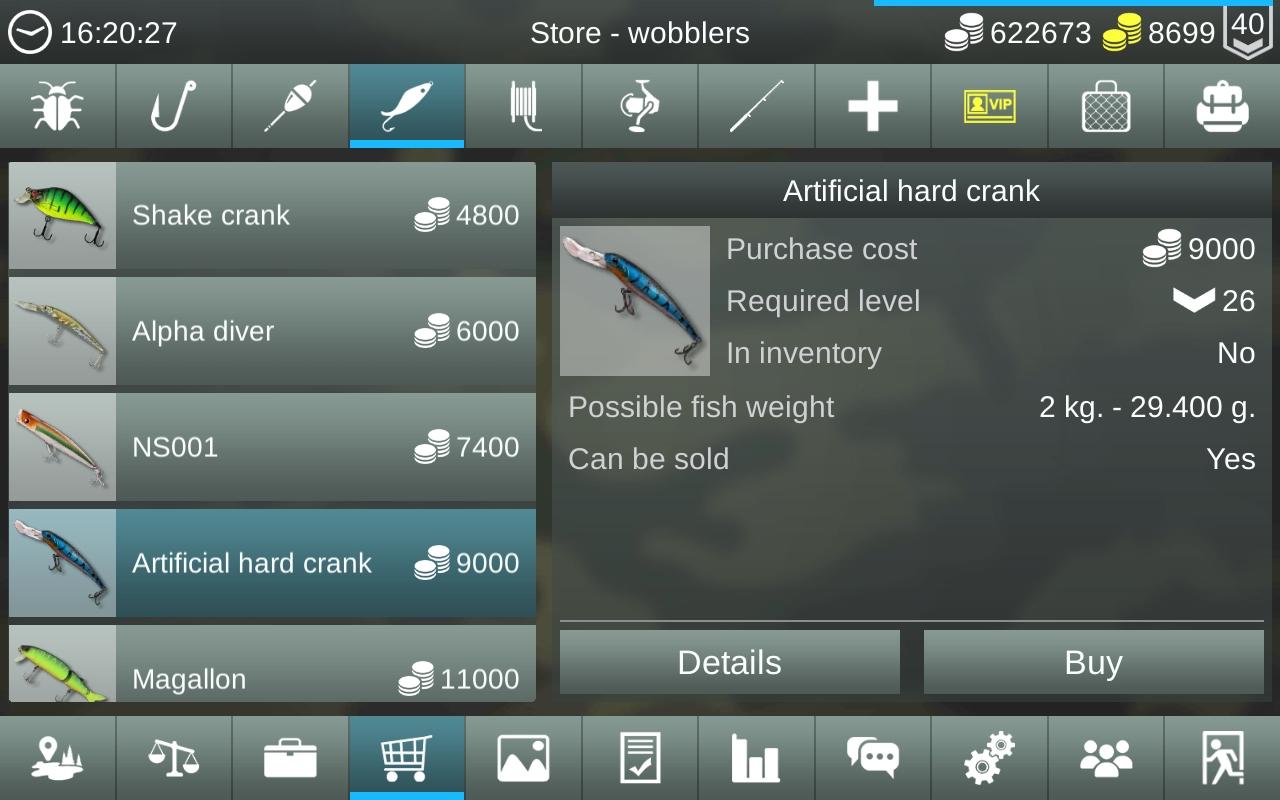Open the tackle box inventory
This screenshot has height=800, width=1280.
click(290, 758)
